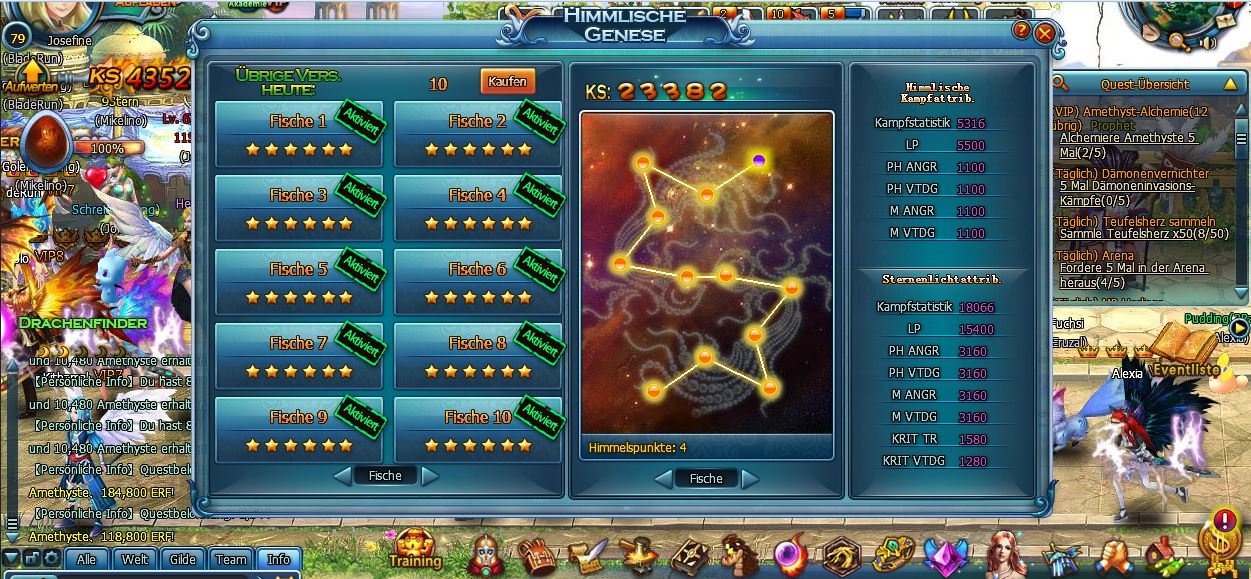
Task: Collapse the Quest-Übersicht panel with yellow arrow
Action: 1230,84
